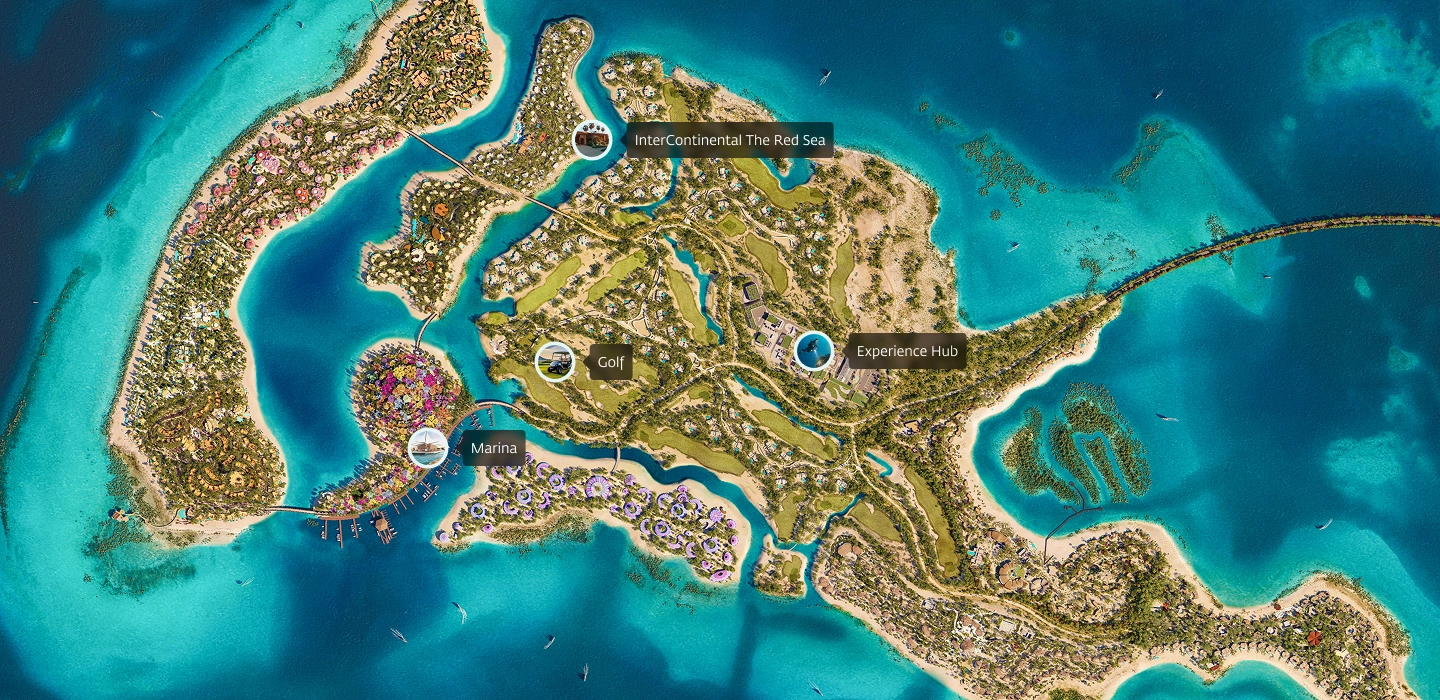Show the Marina label details
This screenshot has height=700, width=1440.
(x=493, y=448)
